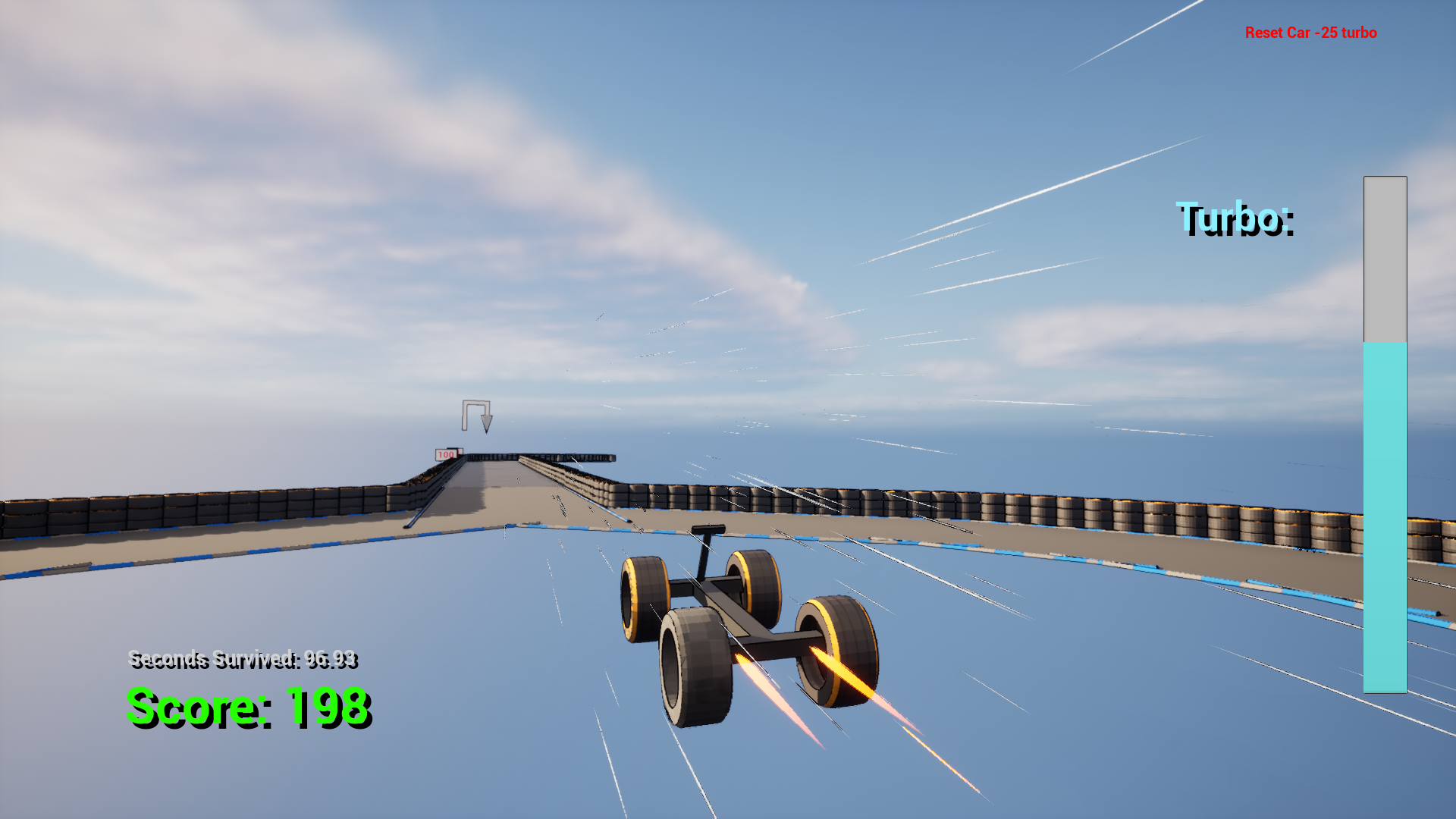The height and width of the screenshot is (819, 1456).
Task: Select the red 100 speed sign
Action: tap(445, 453)
